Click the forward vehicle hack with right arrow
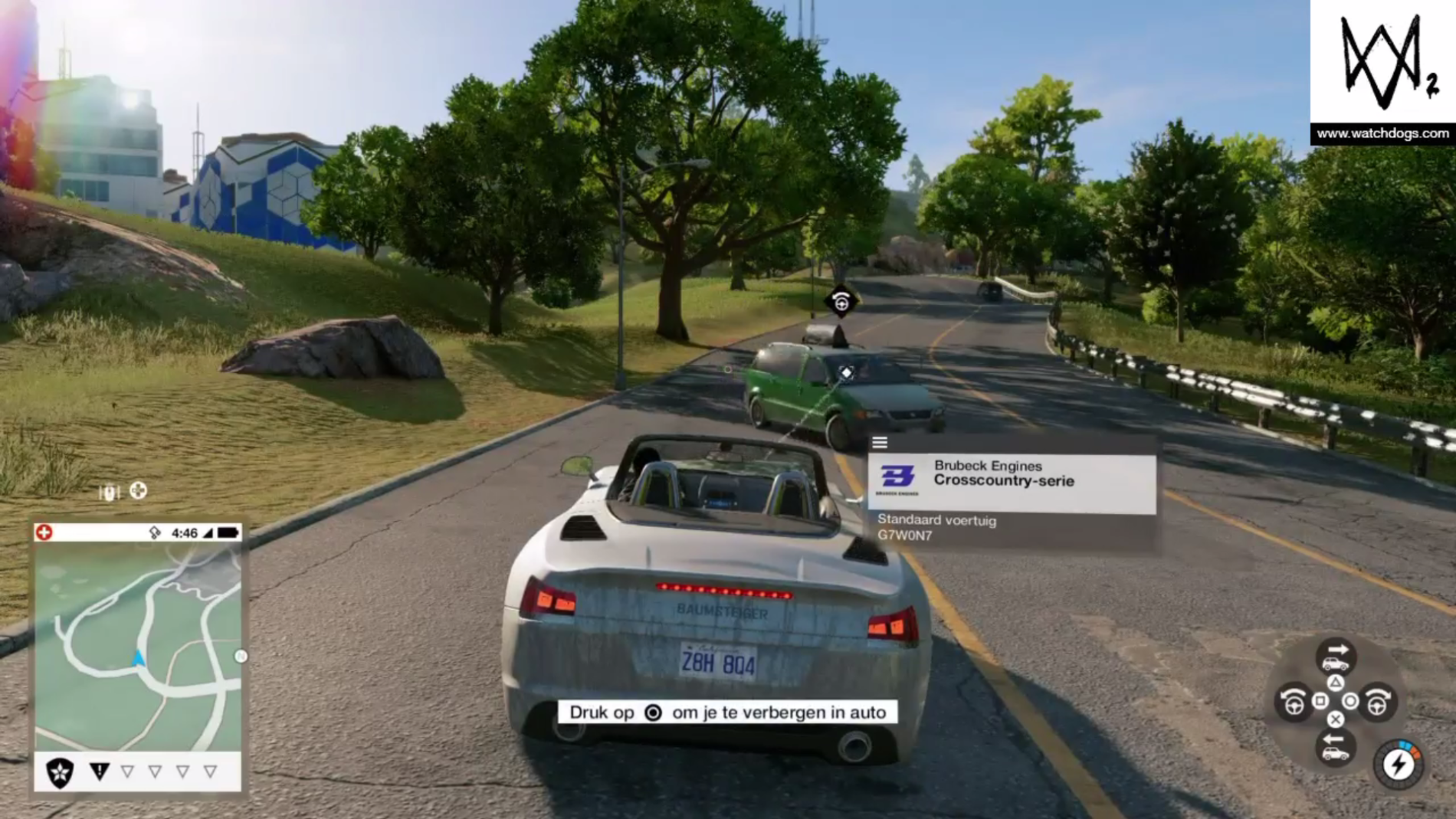 click(x=1336, y=654)
